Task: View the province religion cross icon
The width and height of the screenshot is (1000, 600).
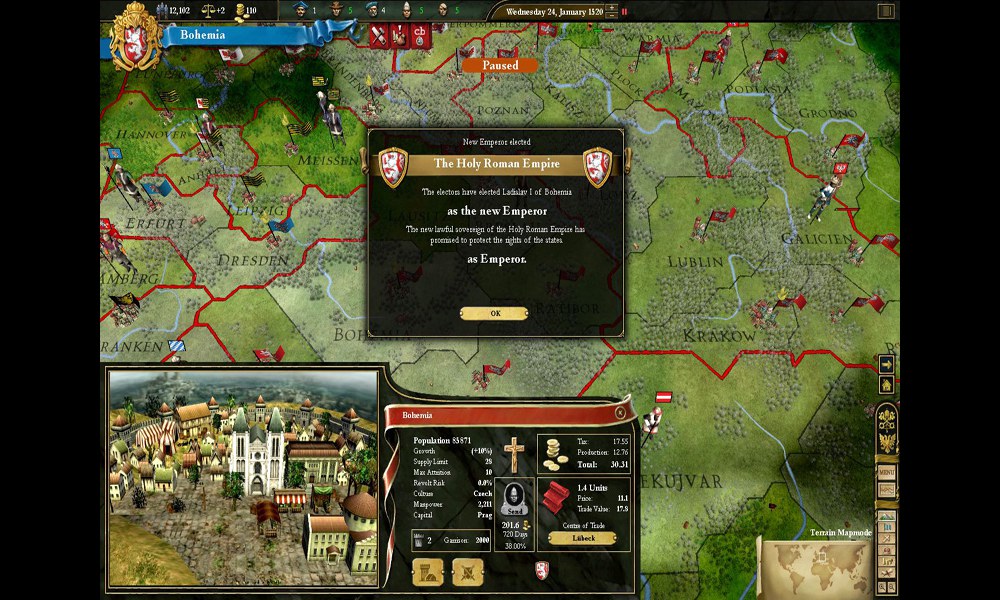Action: click(x=513, y=453)
